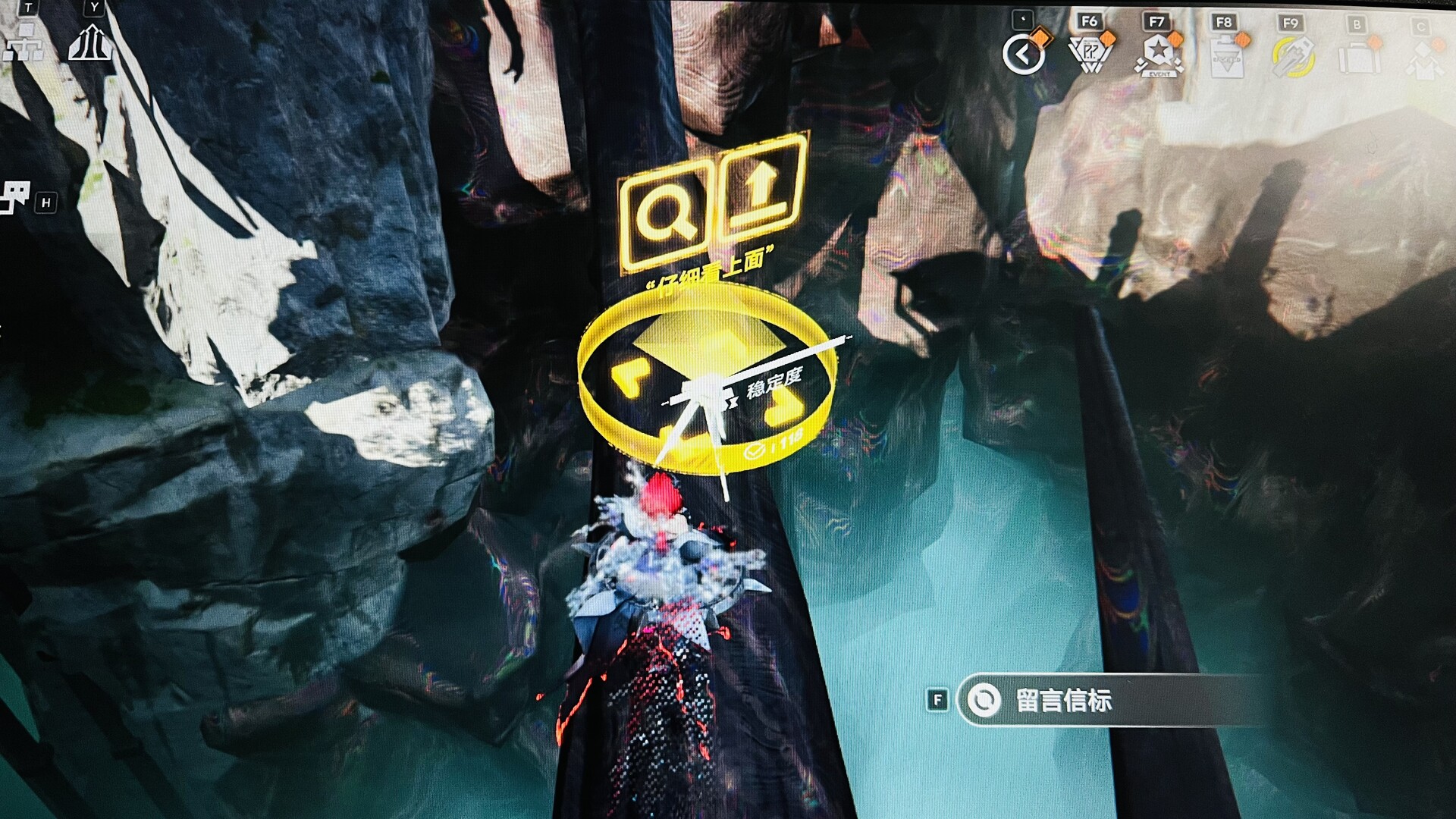Open the chat speech-bubble icon
The width and height of the screenshot is (1456, 819).
click(x=14, y=196)
